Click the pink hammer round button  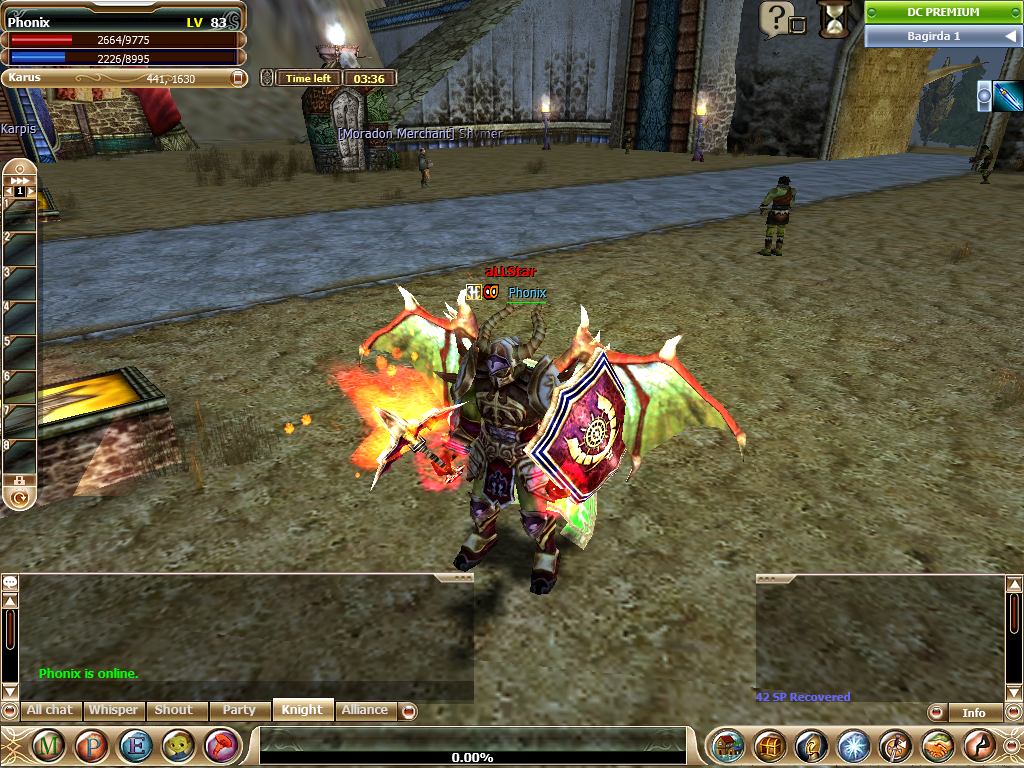pyautogui.click(x=221, y=746)
